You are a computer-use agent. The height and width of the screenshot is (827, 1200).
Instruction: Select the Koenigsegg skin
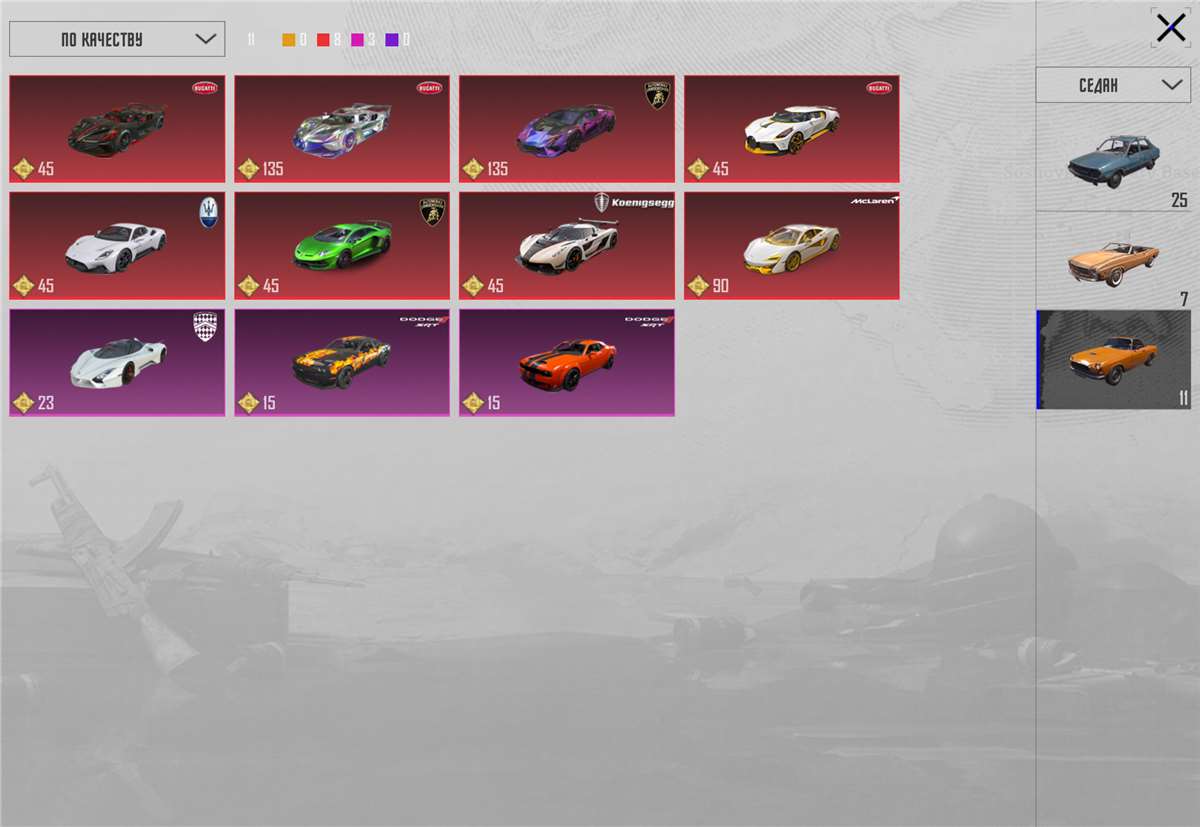(x=567, y=246)
